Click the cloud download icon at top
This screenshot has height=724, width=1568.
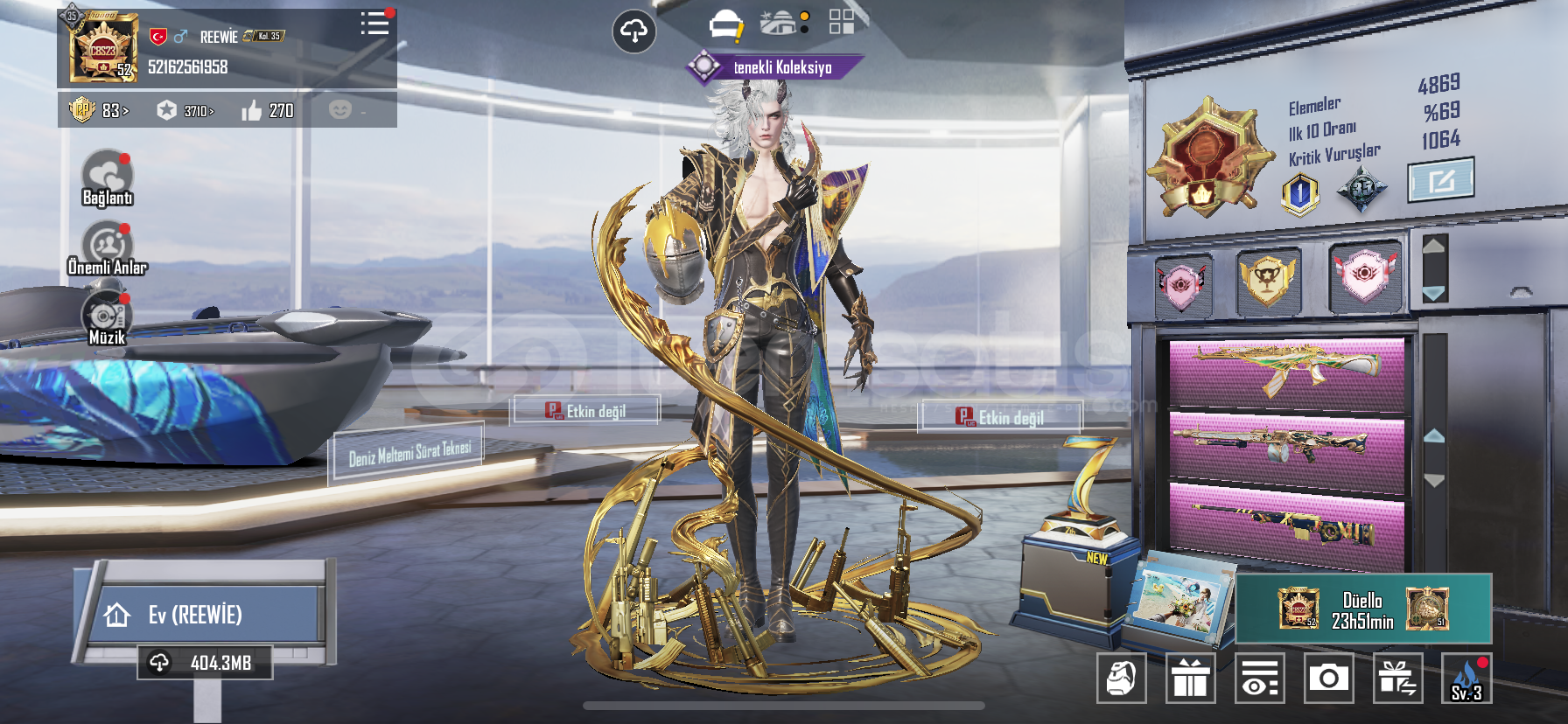[x=633, y=32]
